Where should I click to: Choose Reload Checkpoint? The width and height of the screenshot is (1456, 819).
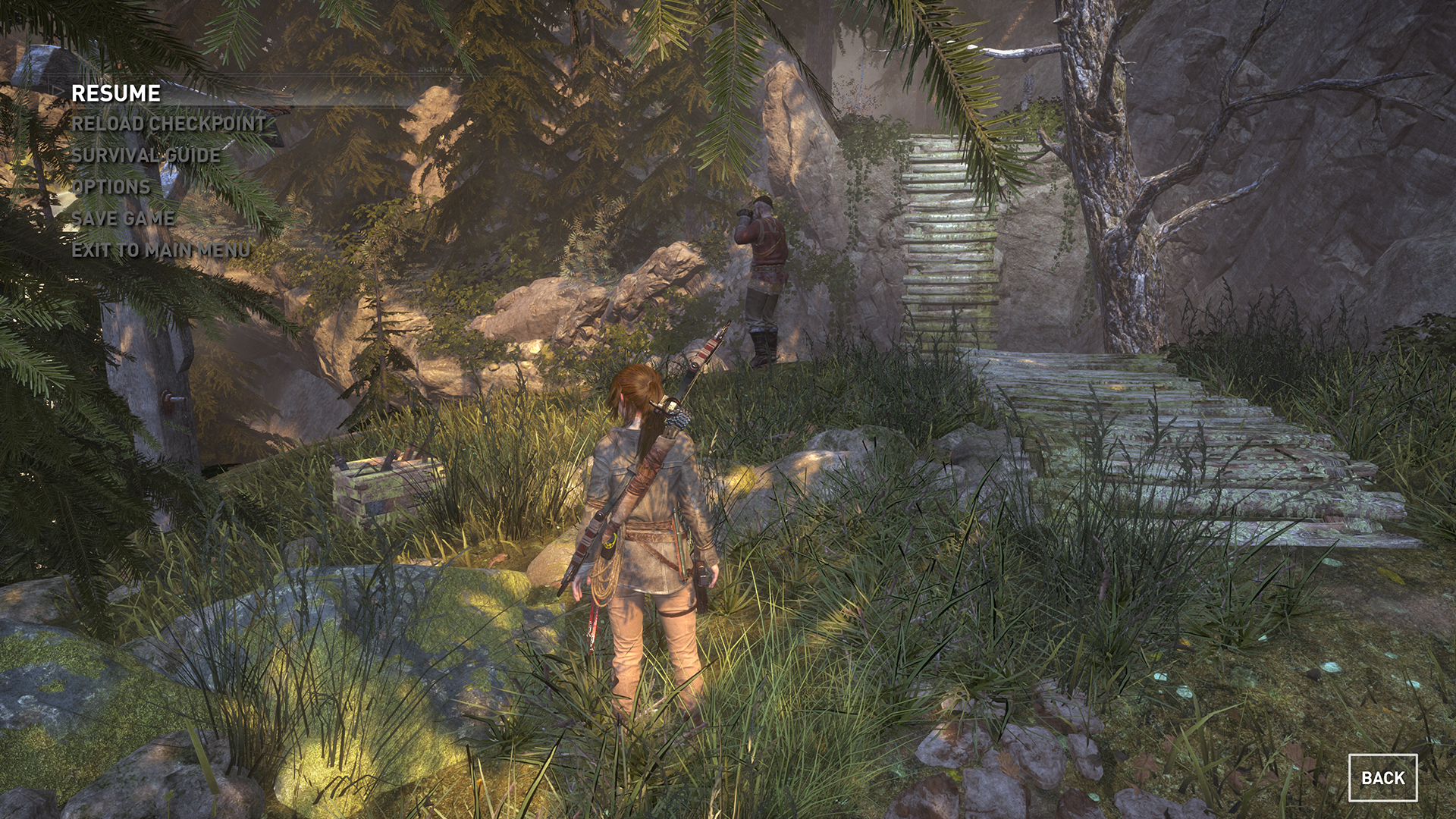(168, 124)
